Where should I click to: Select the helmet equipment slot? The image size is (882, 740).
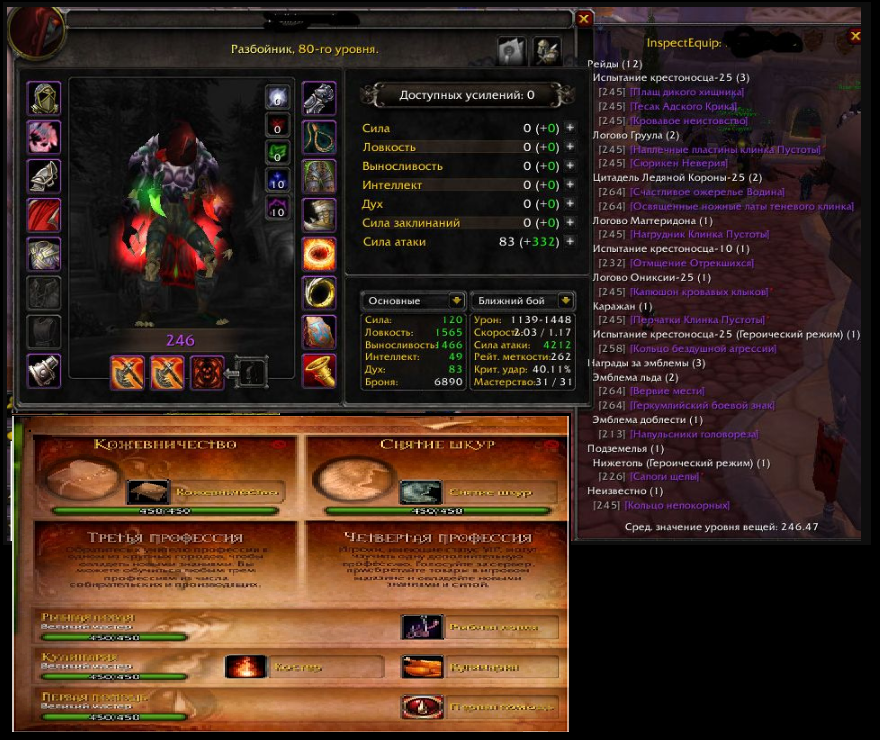pos(45,98)
